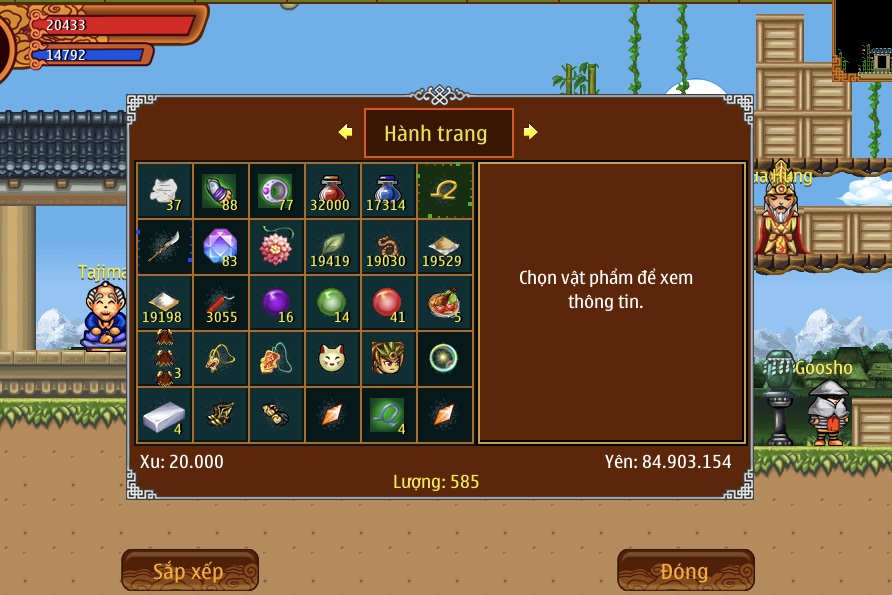Sort items with the Sắp xếp button
The image size is (892, 595).
coord(190,571)
